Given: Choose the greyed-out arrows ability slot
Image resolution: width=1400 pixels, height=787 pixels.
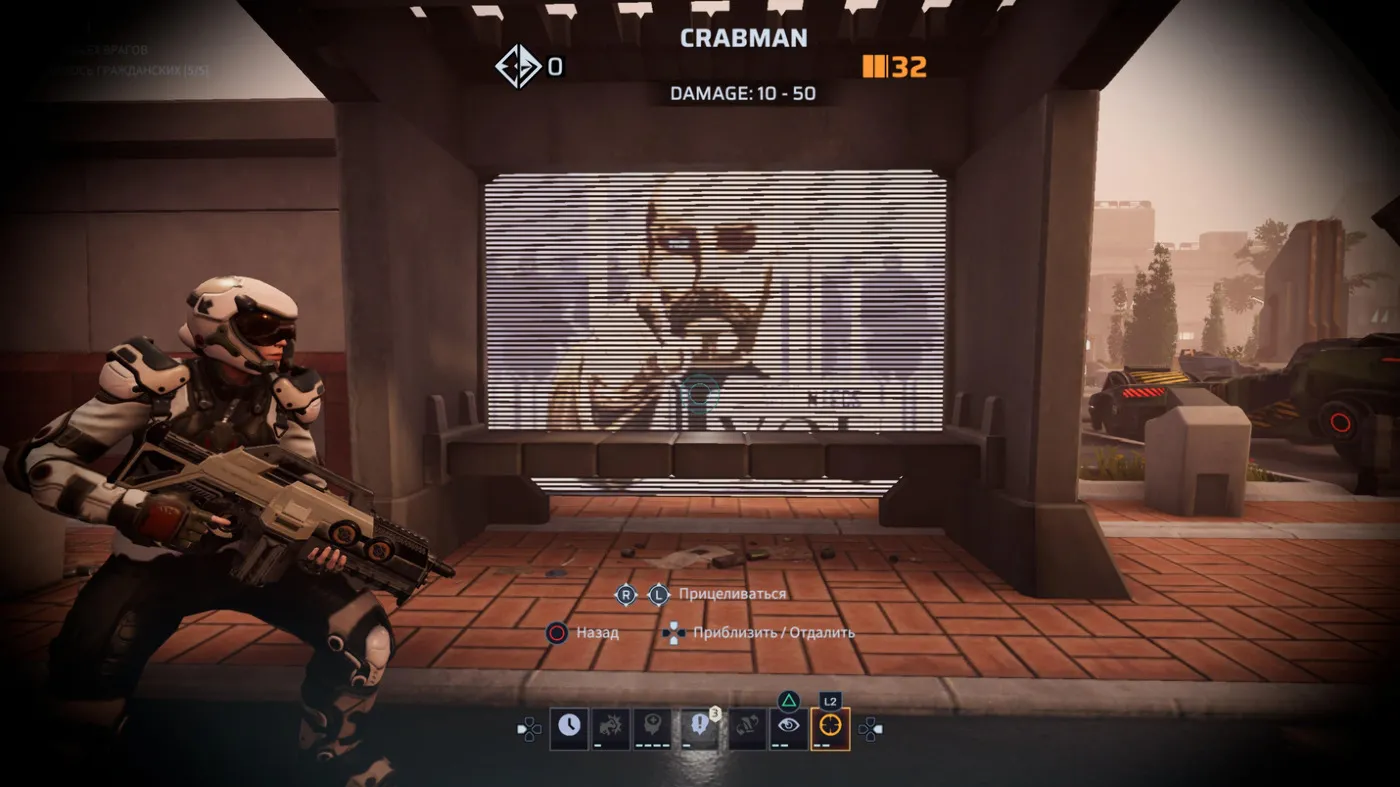Looking at the screenshot, I should click(746, 728).
